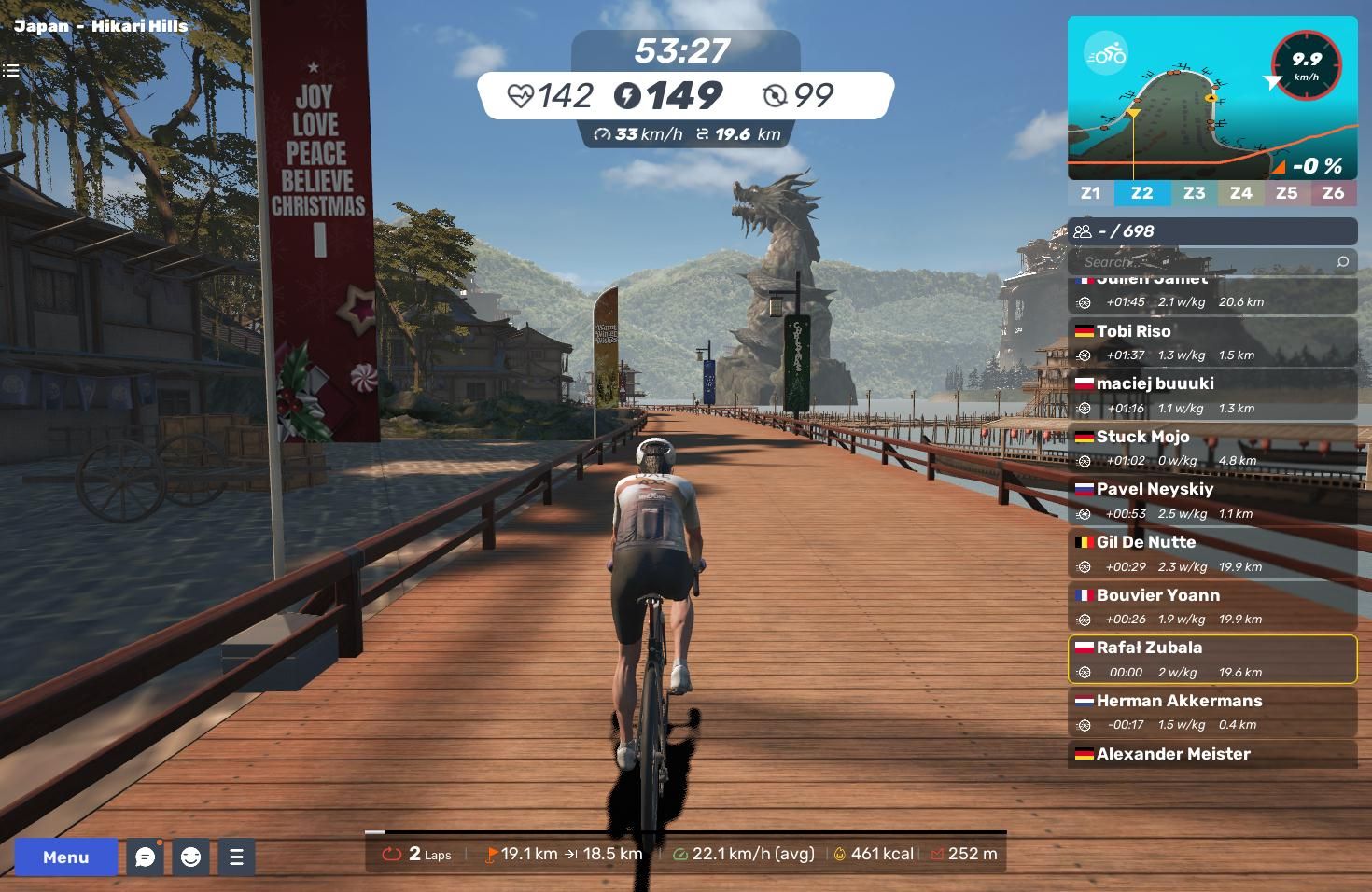
Task: Select rider Pavel Neyskiy in the list
Action: (1211, 500)
